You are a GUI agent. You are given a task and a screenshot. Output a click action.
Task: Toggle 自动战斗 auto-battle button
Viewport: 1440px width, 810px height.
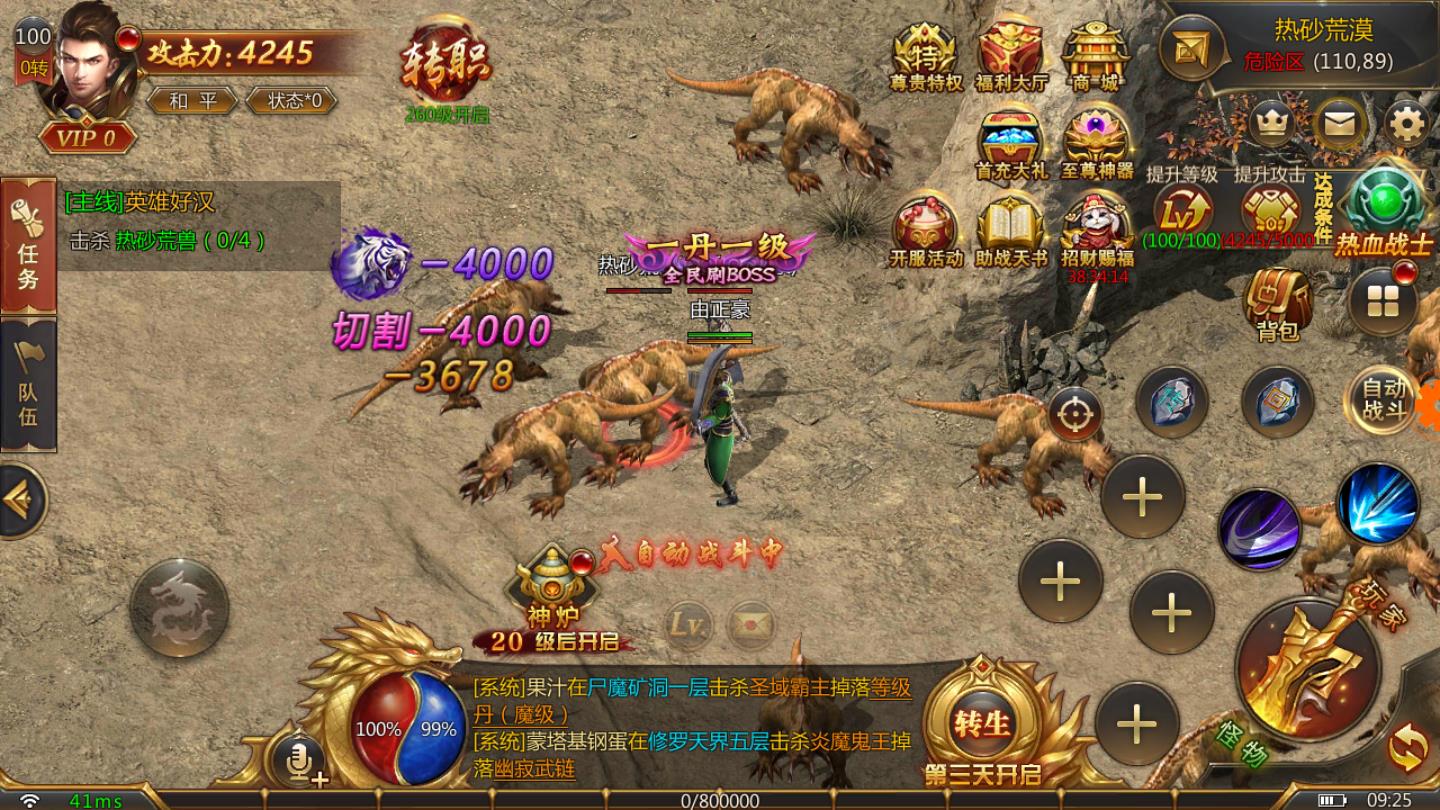point(1385,399)
